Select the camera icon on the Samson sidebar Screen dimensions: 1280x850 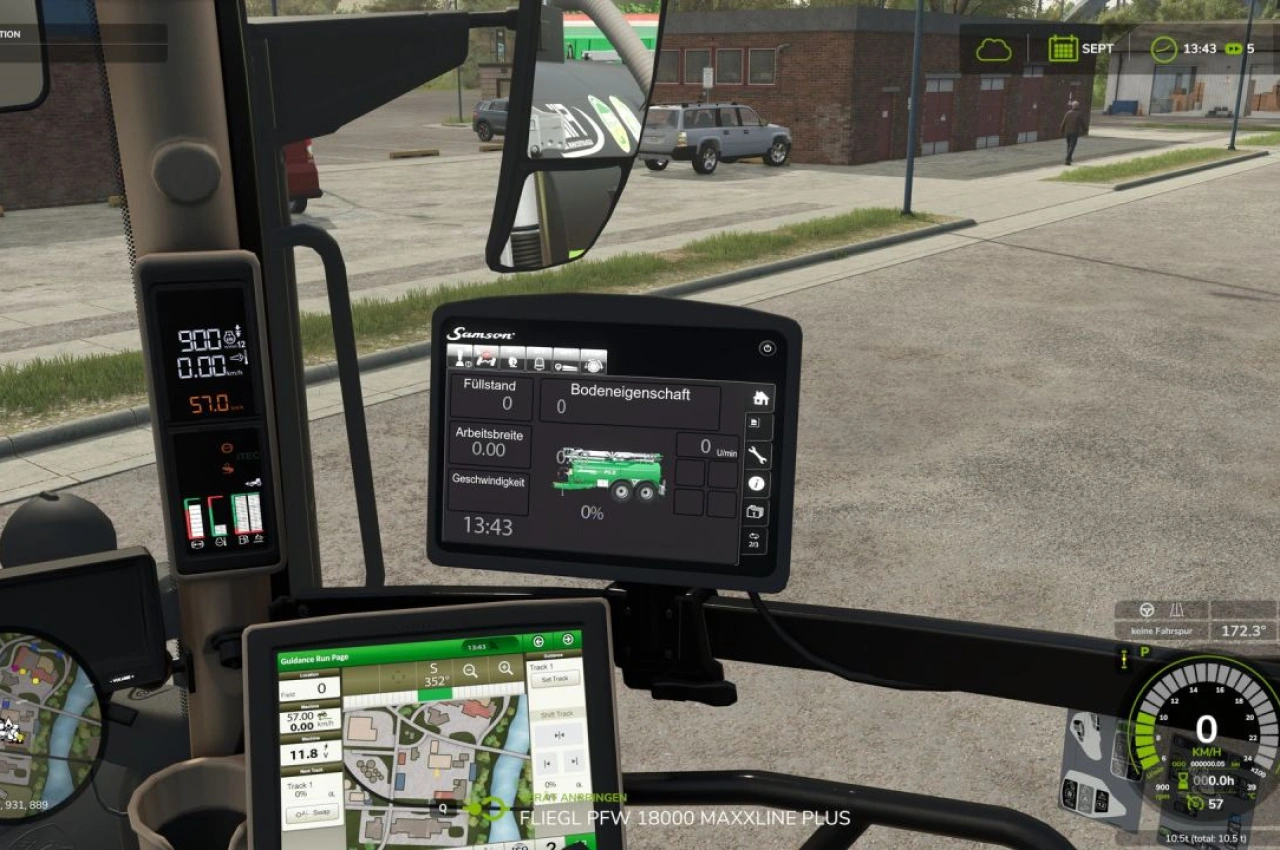click(755, 512)
